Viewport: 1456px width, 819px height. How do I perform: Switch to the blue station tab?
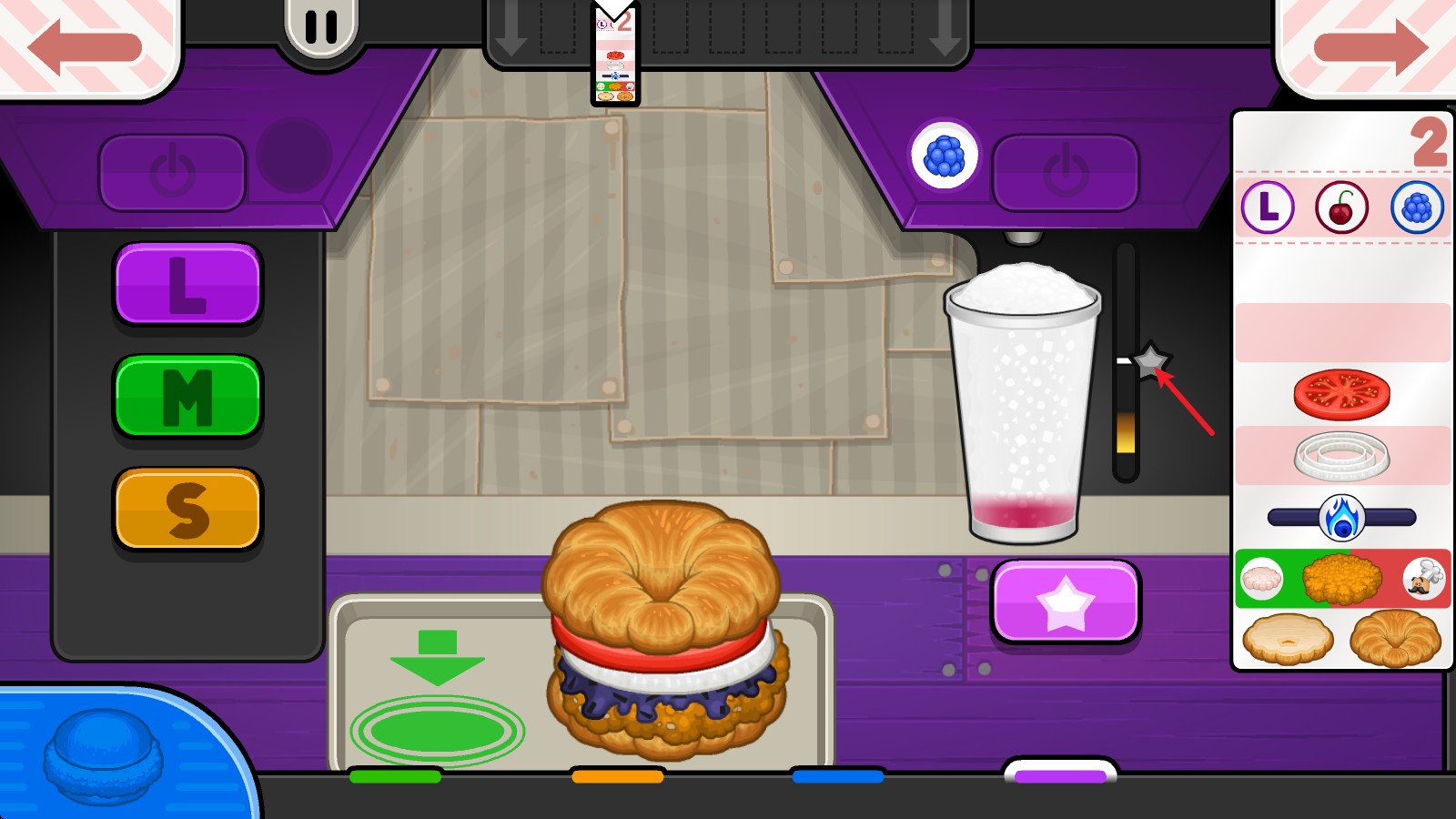838,776
